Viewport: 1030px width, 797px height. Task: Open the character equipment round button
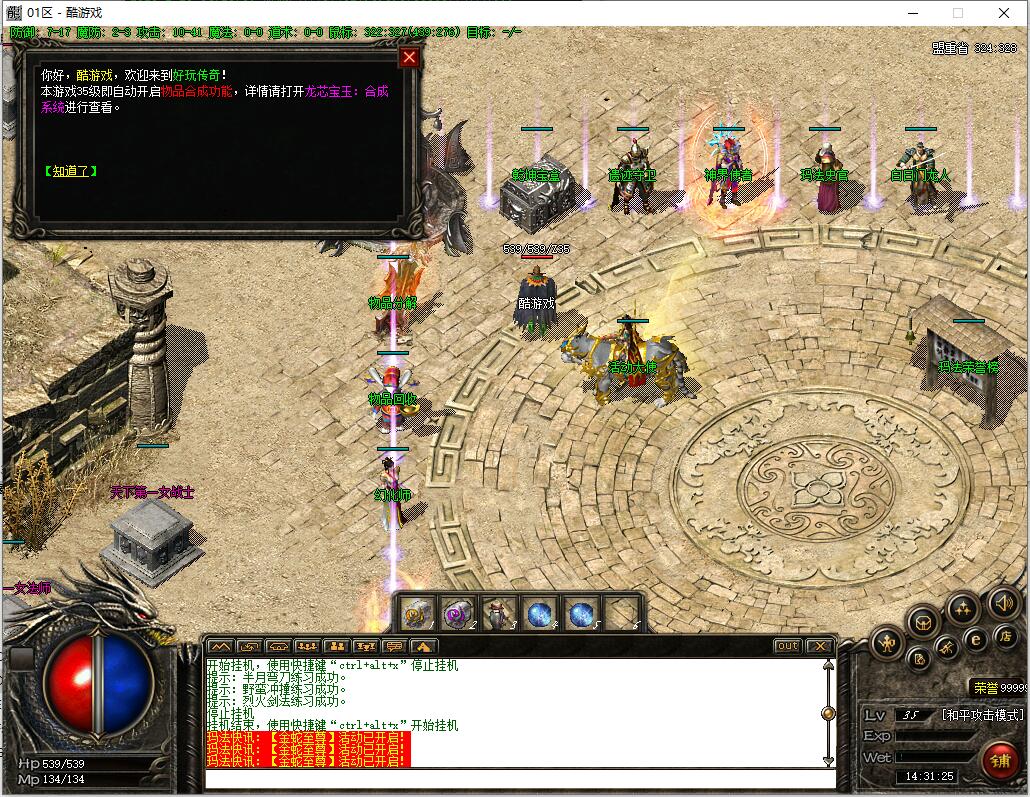[887, 643]
